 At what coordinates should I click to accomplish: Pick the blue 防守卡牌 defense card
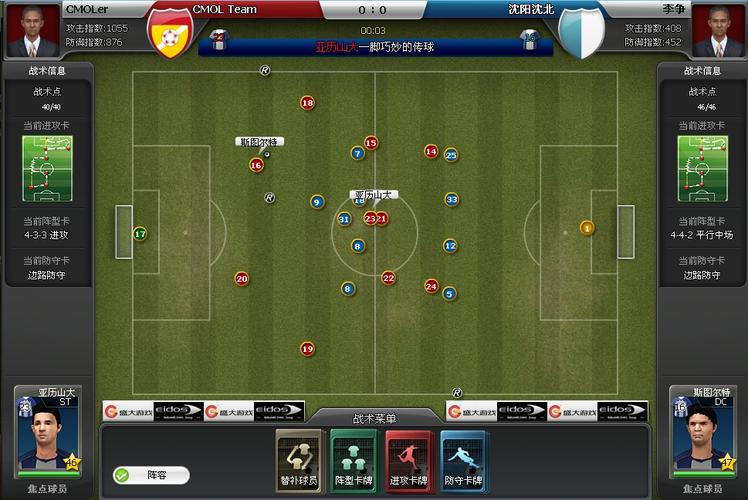tap(463, 461)
